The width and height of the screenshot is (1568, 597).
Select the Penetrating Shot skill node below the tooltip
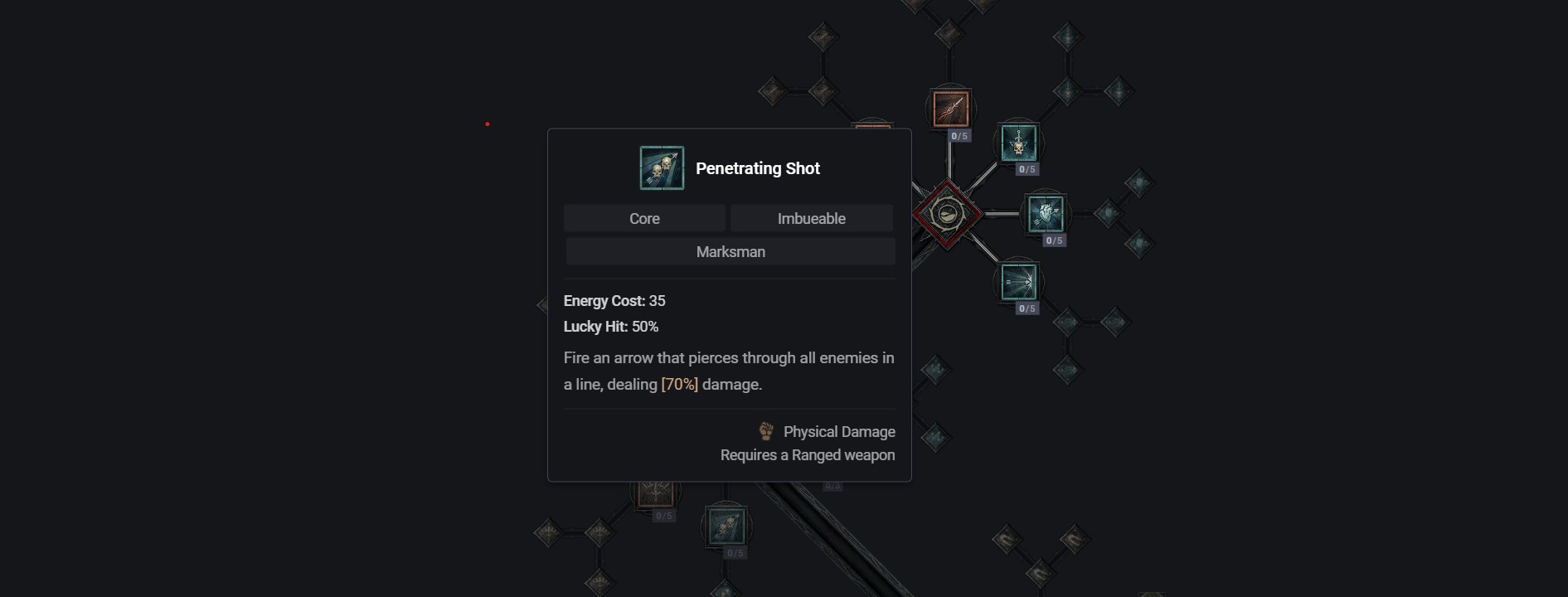click(x=726, y=526)
